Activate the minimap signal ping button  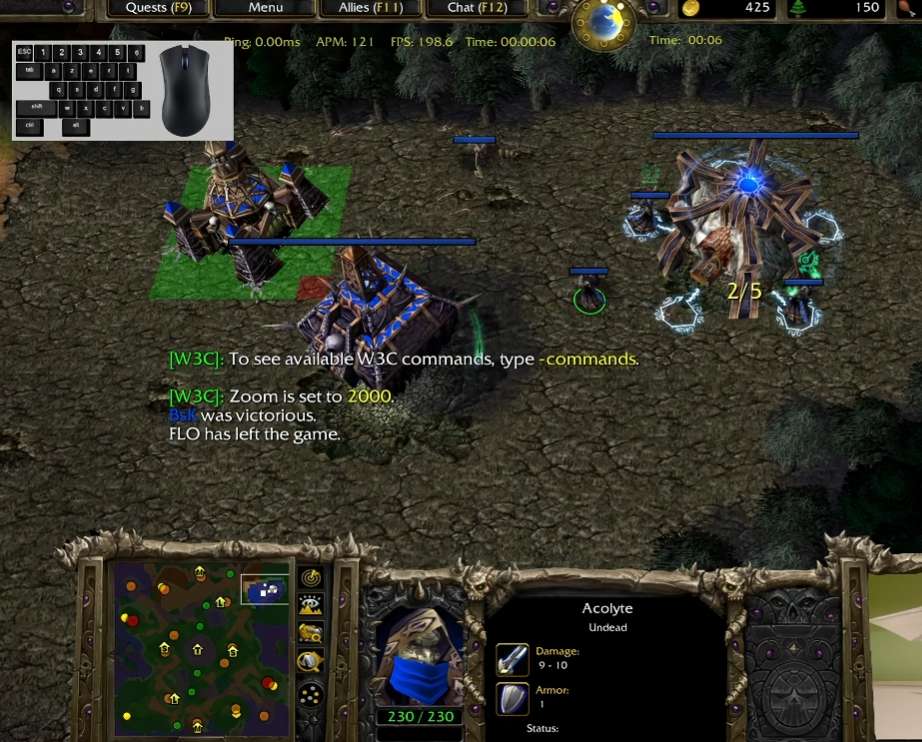[311, 578]
